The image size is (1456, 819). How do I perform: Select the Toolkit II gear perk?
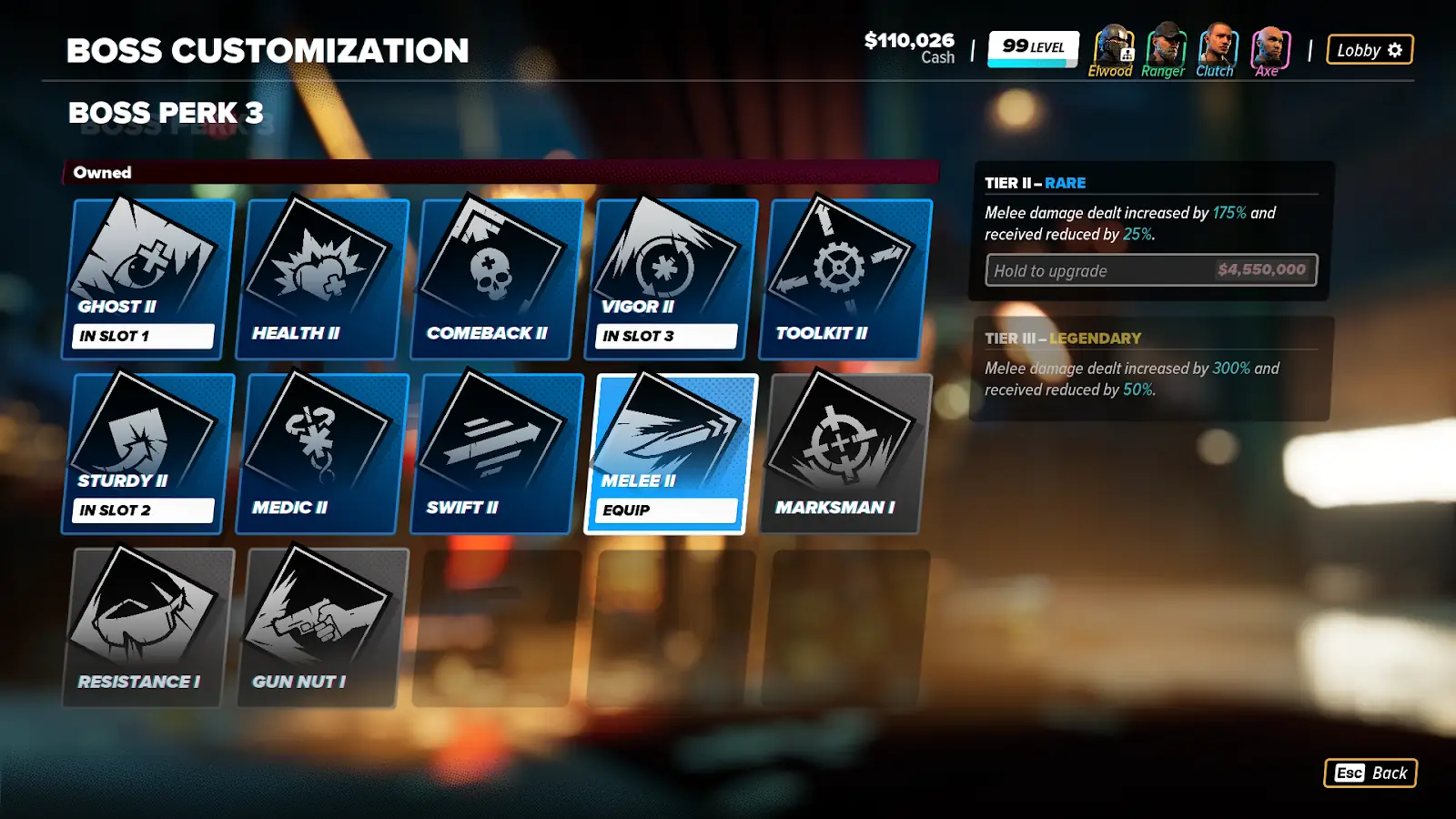[847, 278]
